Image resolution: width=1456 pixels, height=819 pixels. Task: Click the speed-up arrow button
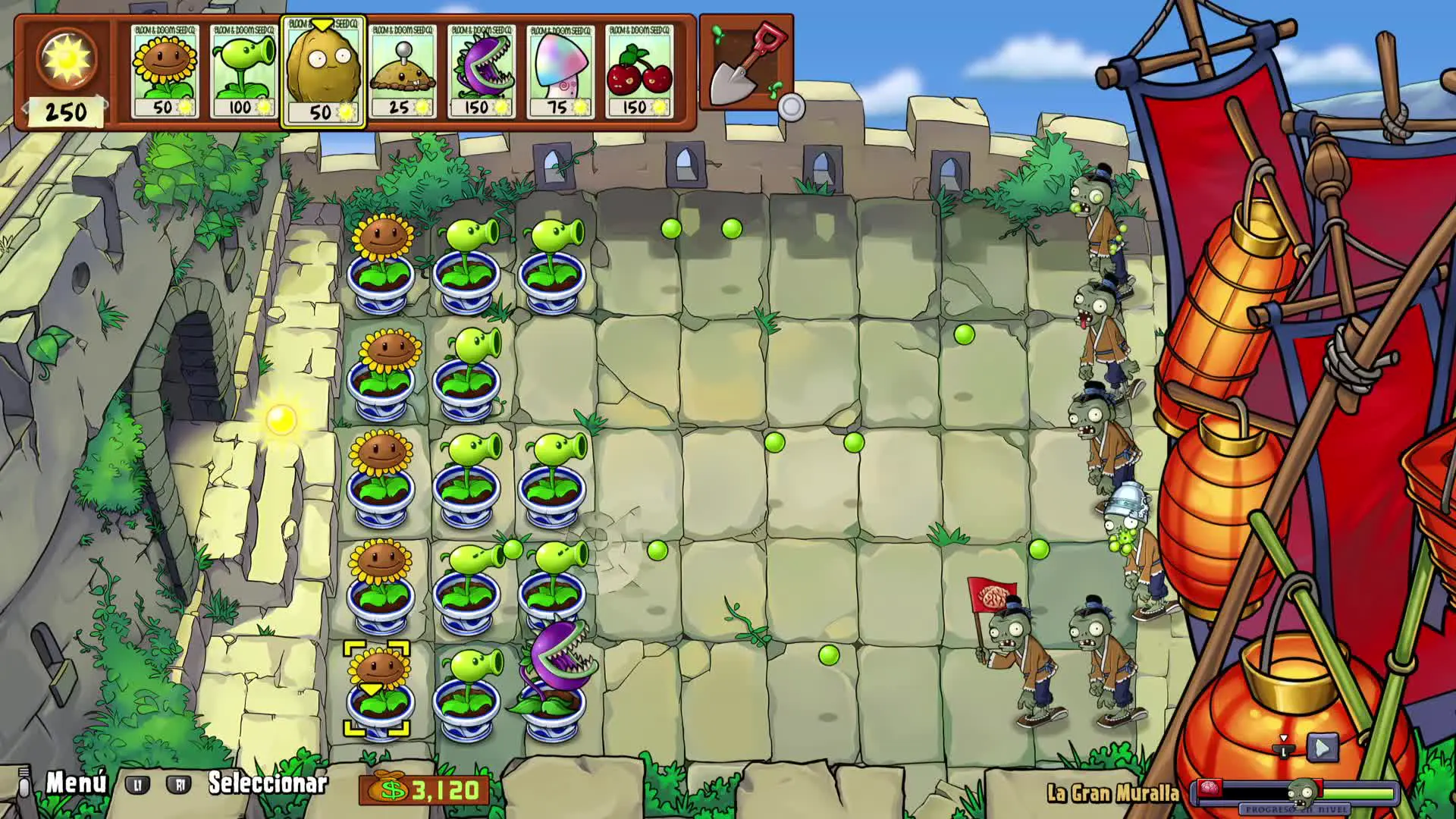(x=1322, y=748)
